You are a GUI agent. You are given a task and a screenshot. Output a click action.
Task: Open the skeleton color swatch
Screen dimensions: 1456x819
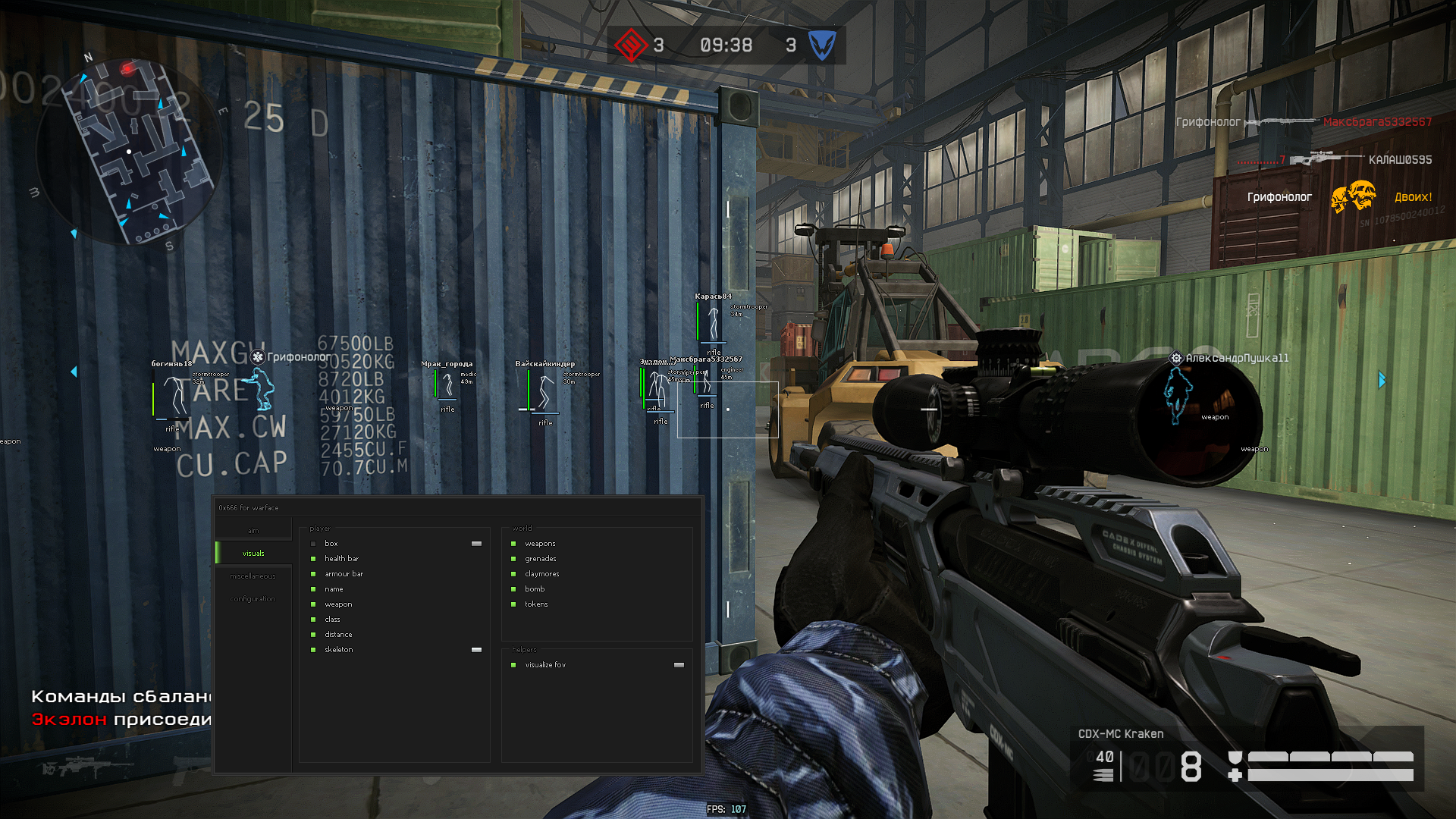(476, 650)
